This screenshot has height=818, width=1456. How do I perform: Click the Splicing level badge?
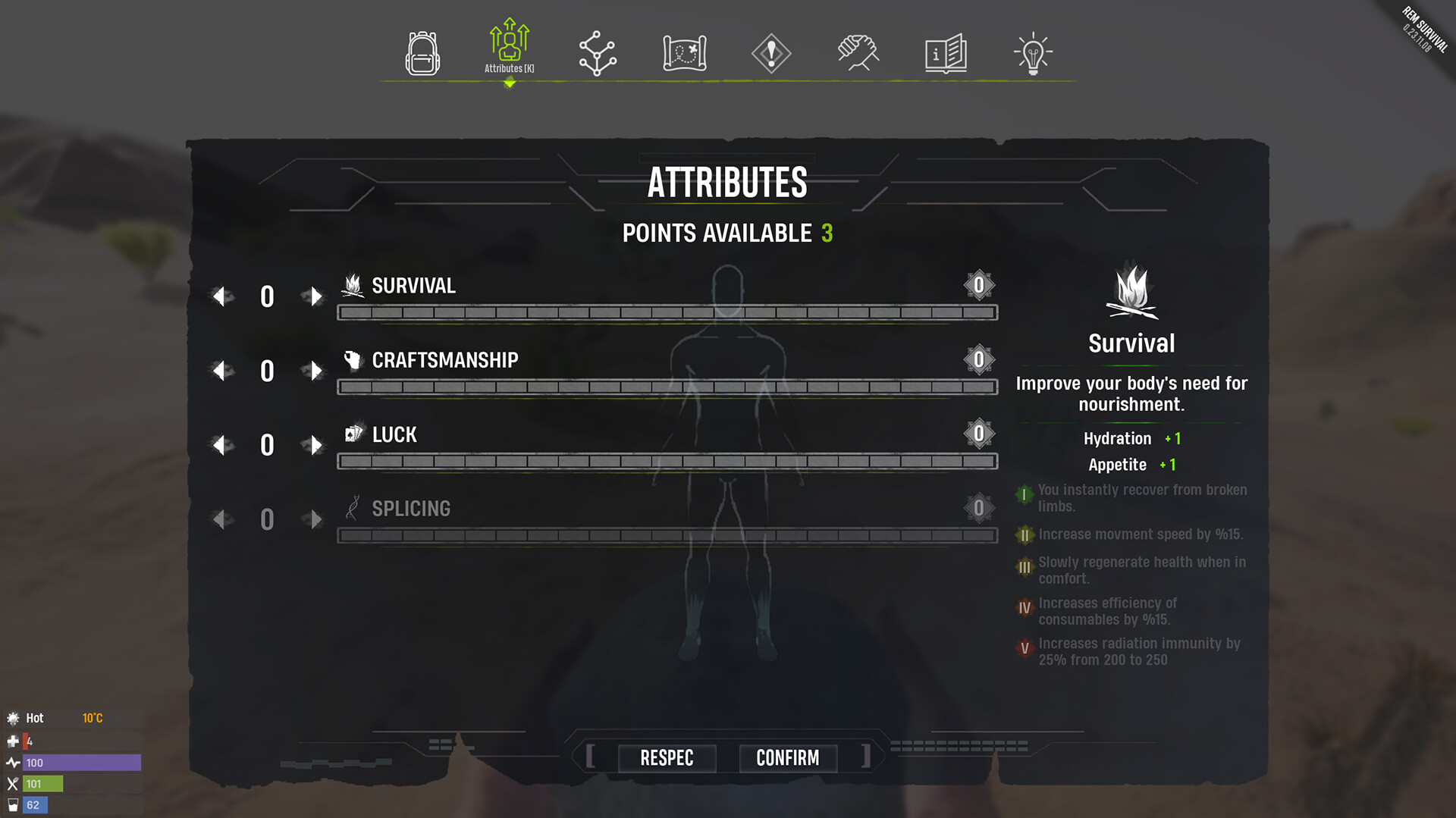coord(979,507)
